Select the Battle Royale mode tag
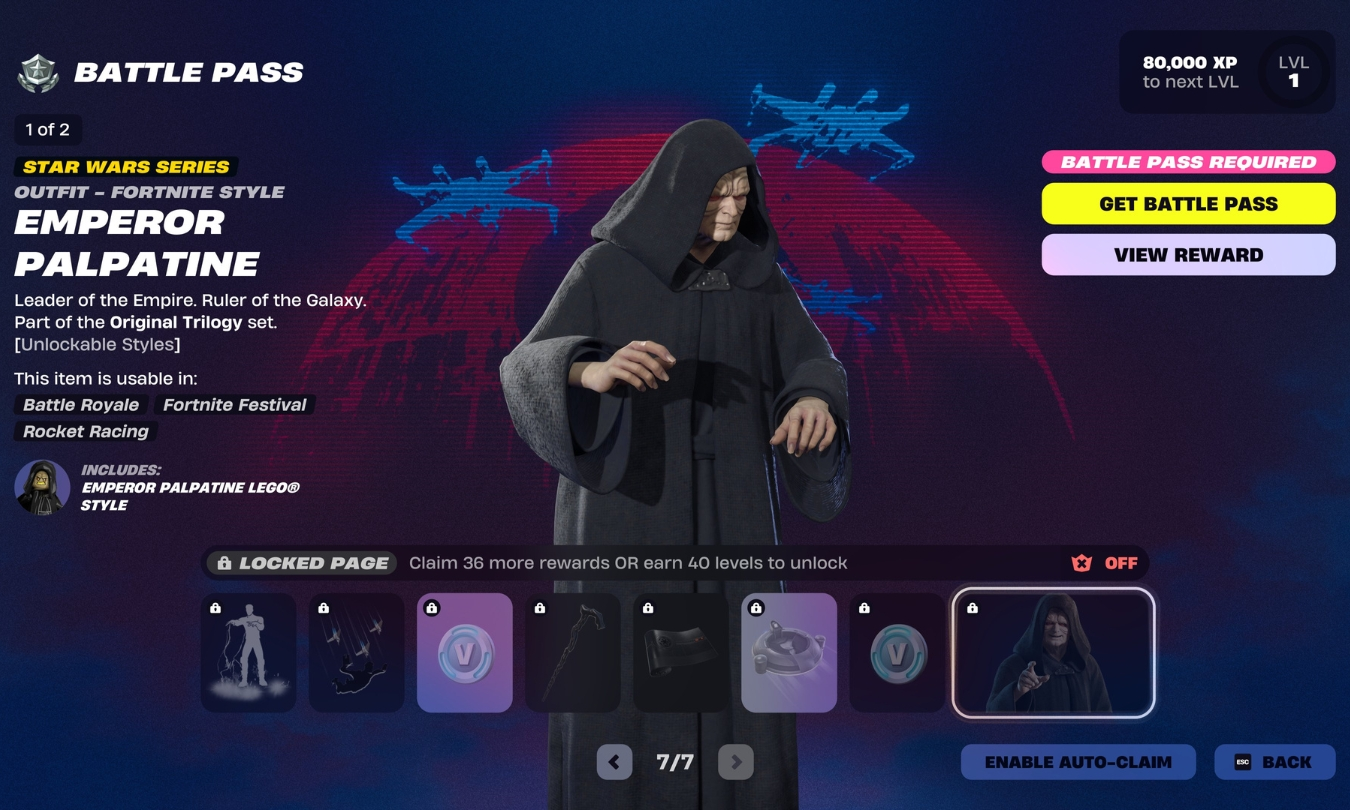Image resolution: width=1350 pixels, height=810 pixels. (x=80, y=405)
